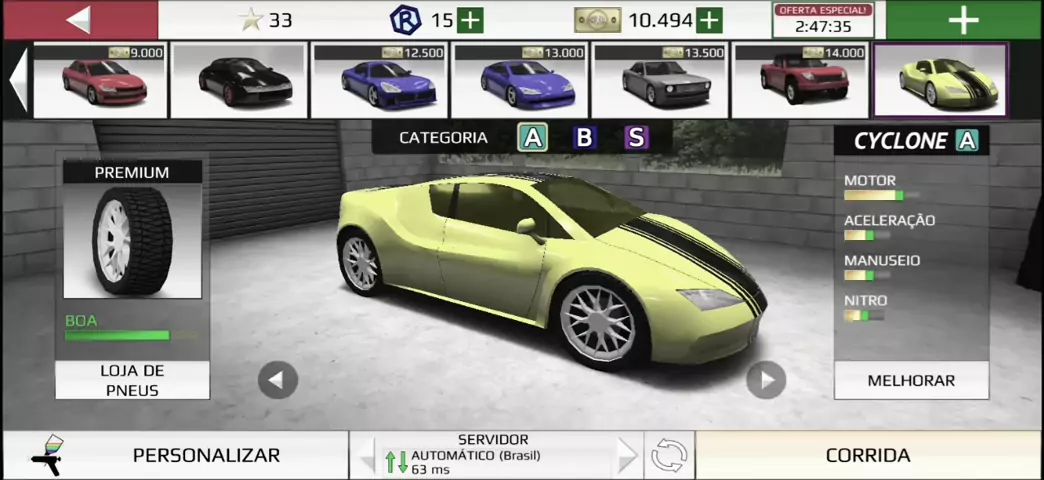
Task: Buy more cash with green plus
Action: pyautogui.click(x=709, y=20)
